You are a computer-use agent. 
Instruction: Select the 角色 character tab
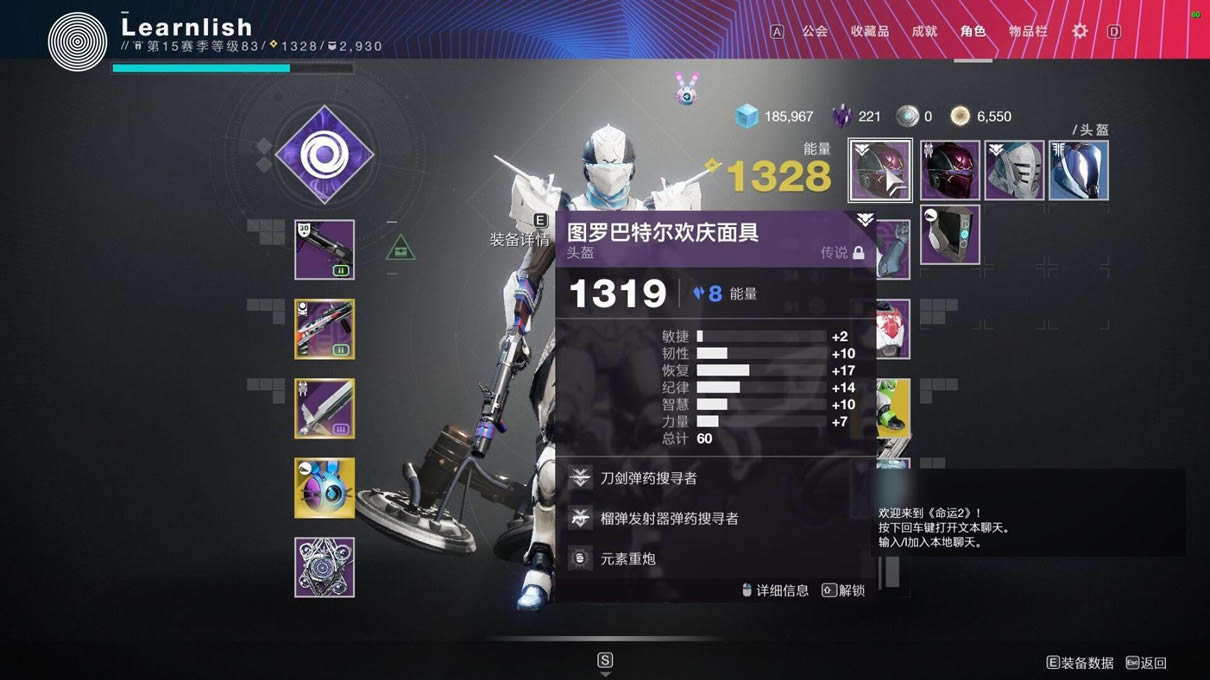[972, 31]
